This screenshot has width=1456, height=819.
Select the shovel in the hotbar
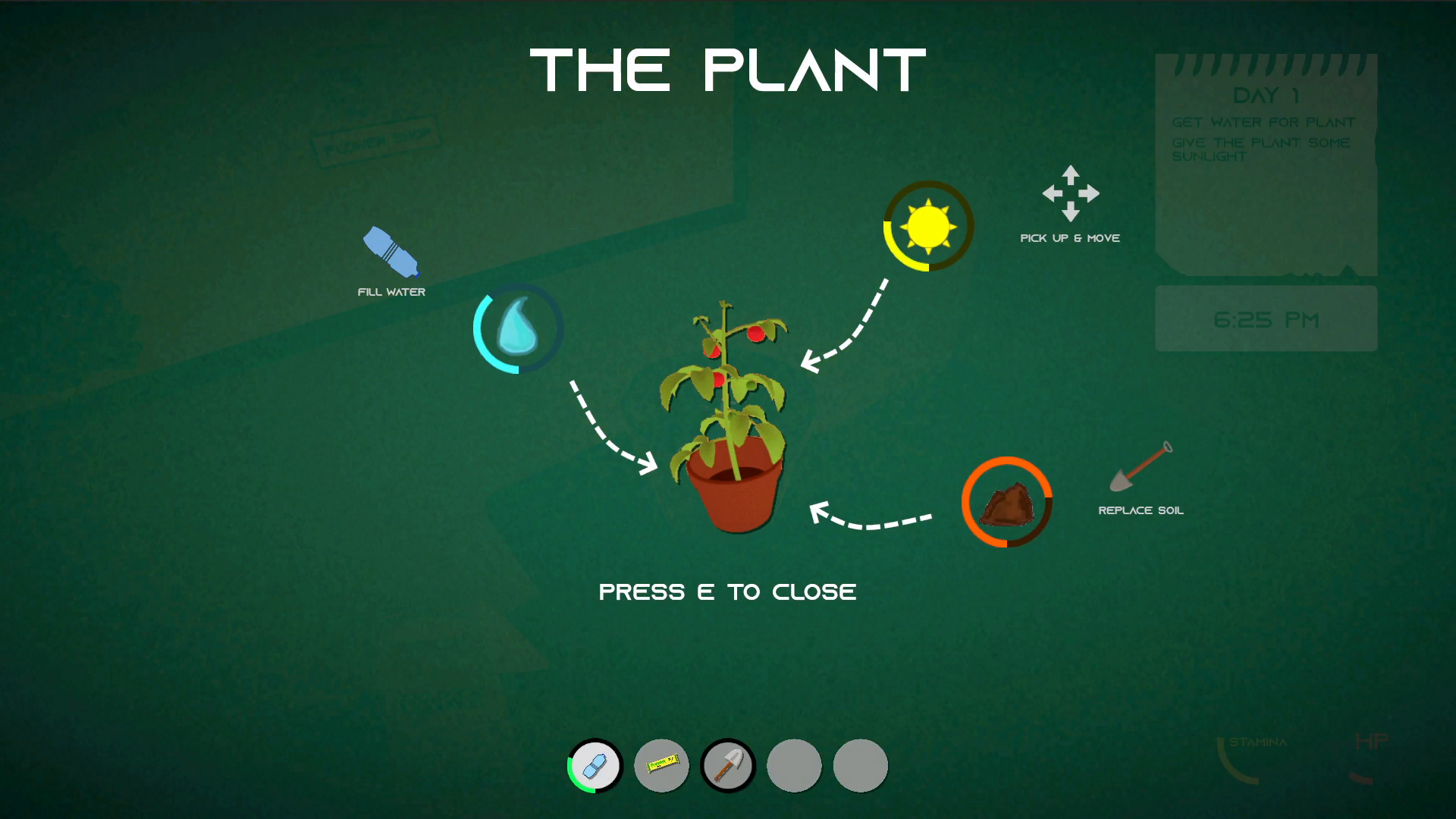[728, 766]
